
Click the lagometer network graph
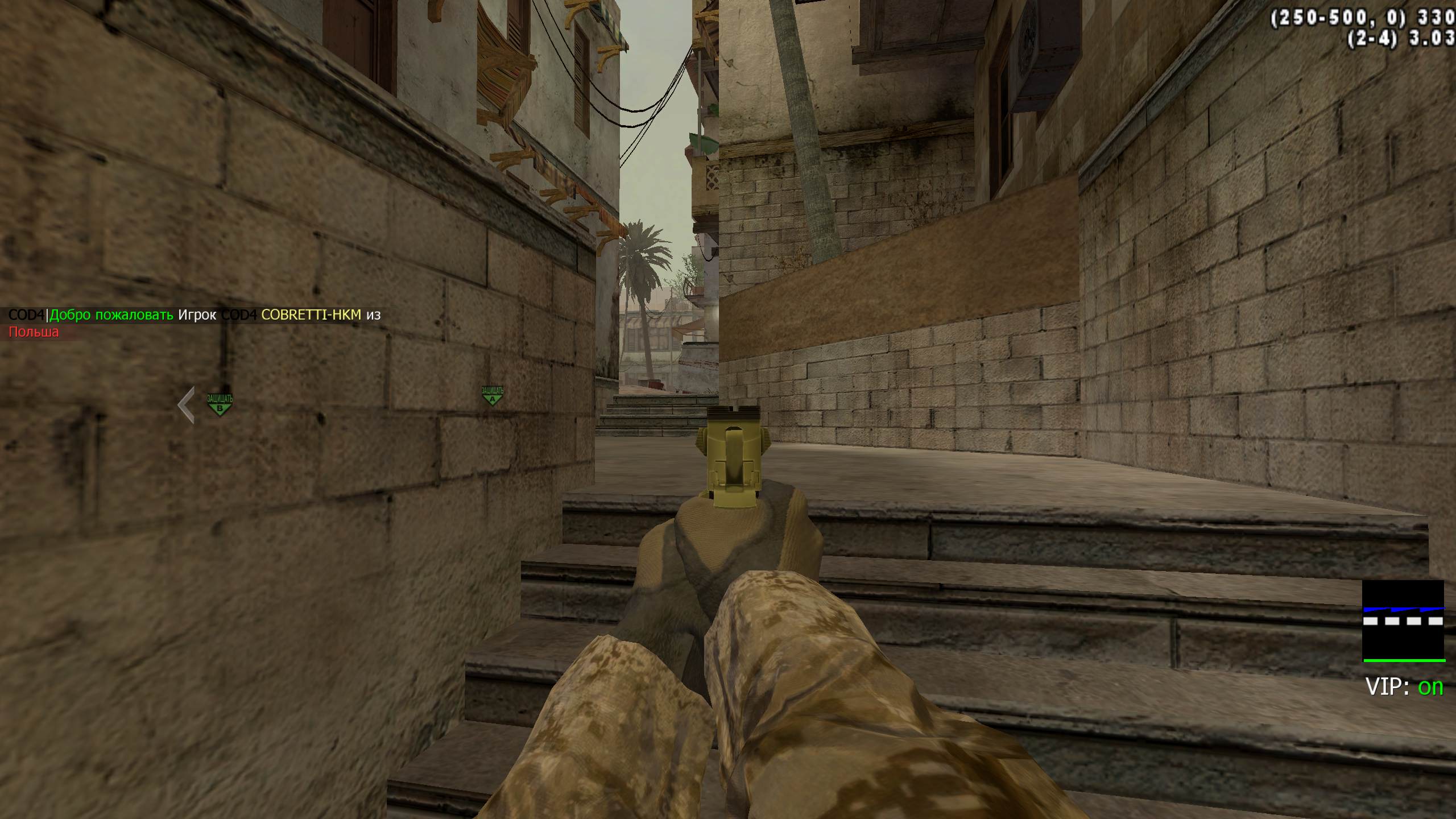pyautogui.click(x=1403, y=621)
